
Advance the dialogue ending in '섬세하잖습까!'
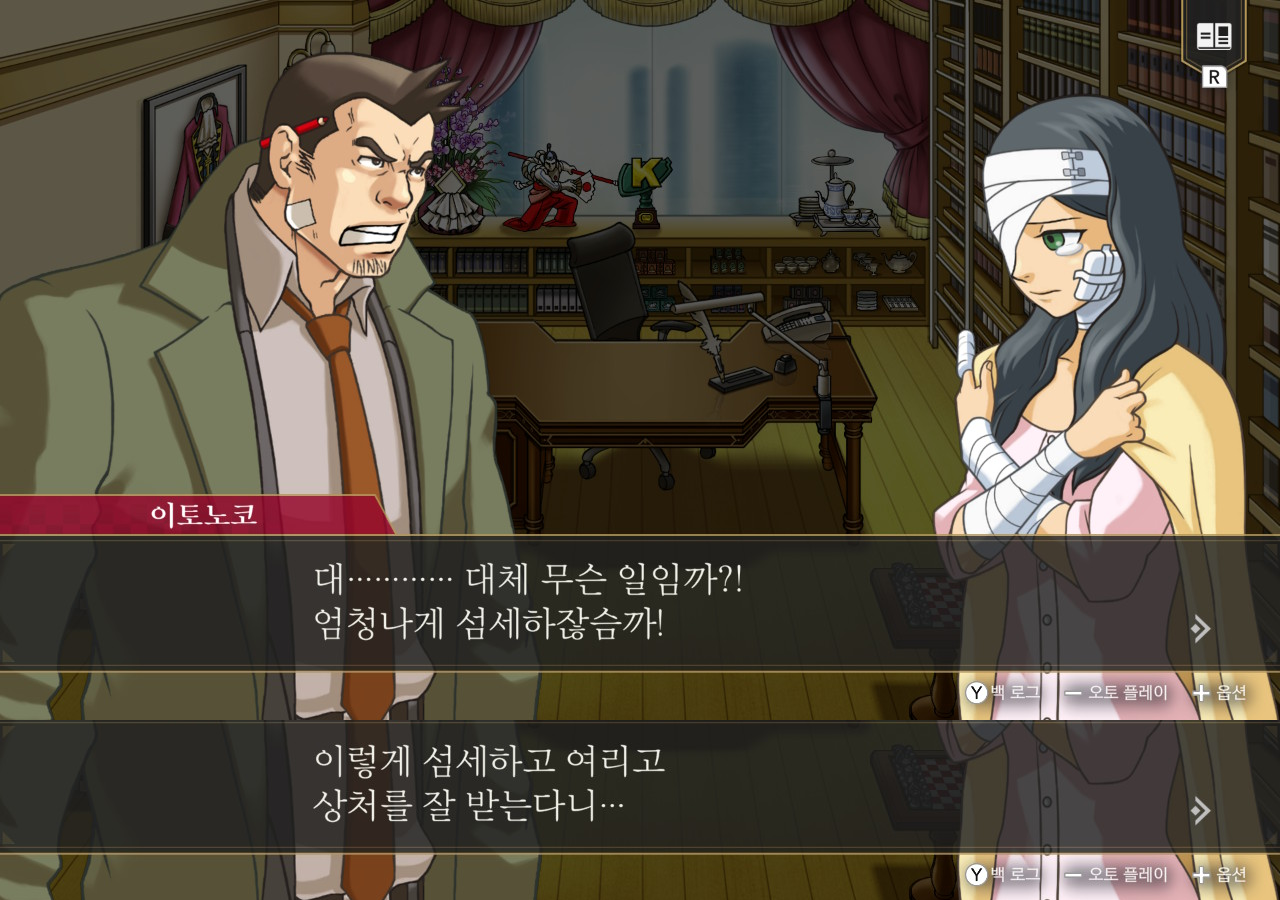(1201, 628)
